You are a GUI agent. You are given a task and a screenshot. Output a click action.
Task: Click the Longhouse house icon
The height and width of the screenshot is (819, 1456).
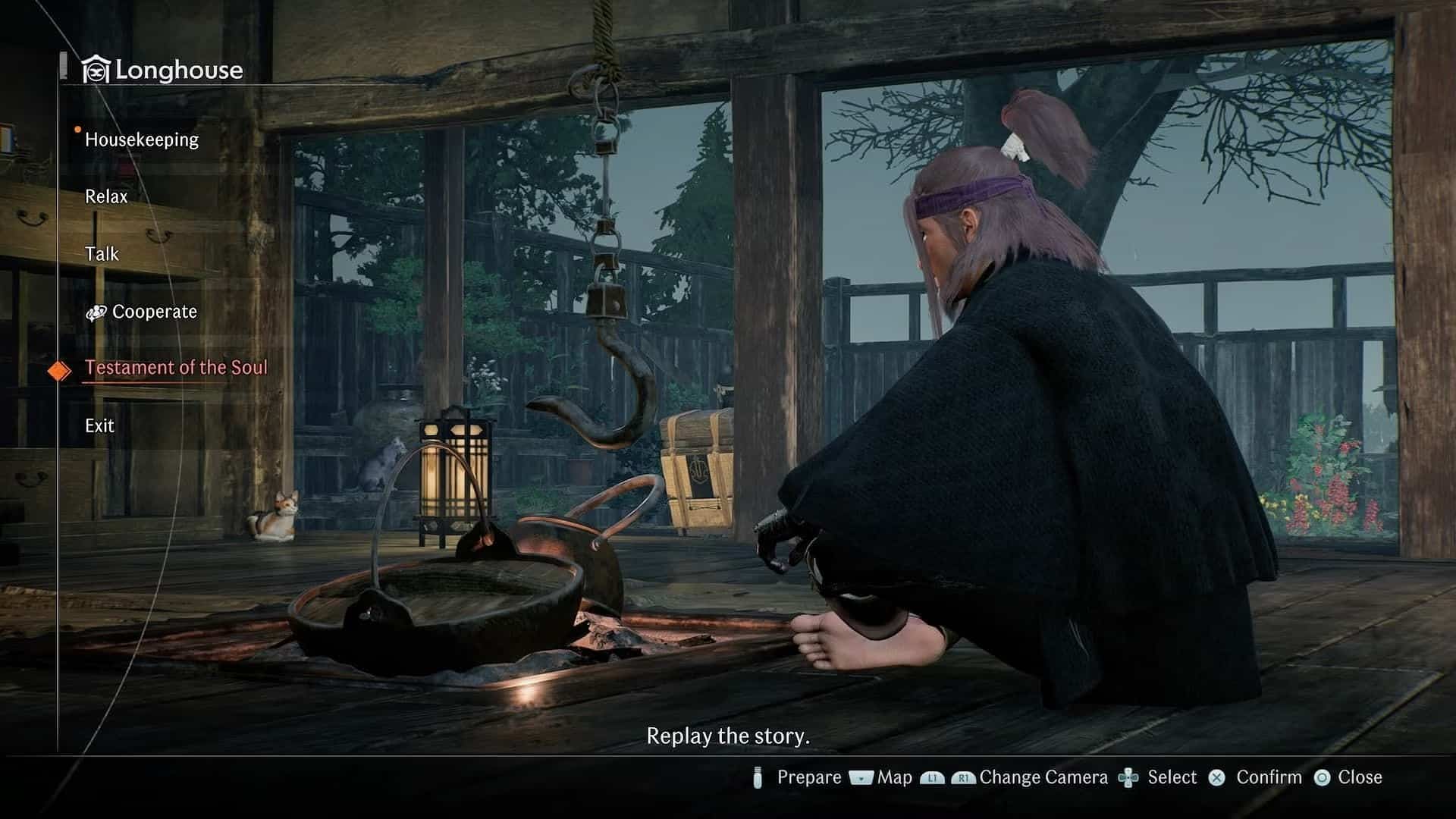pos(96,69)
